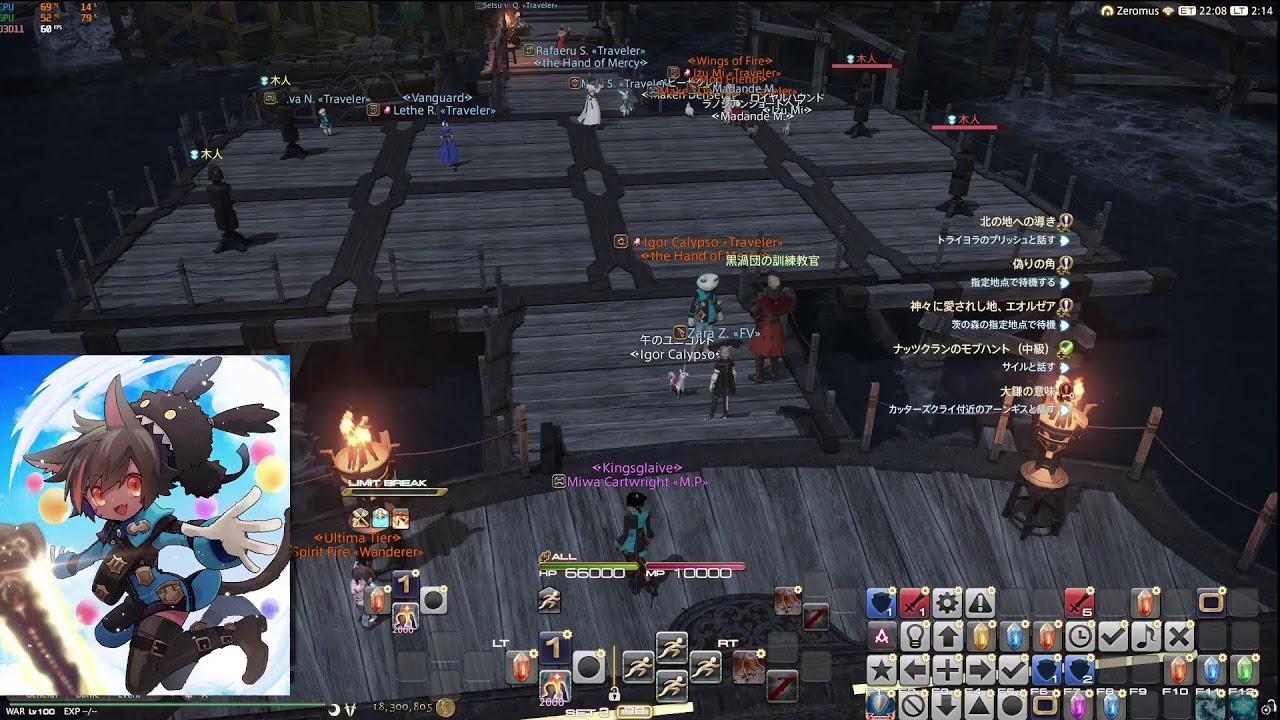Activate the sprint icon below HP bar
1280x720 pixels.
coord(549,600)
